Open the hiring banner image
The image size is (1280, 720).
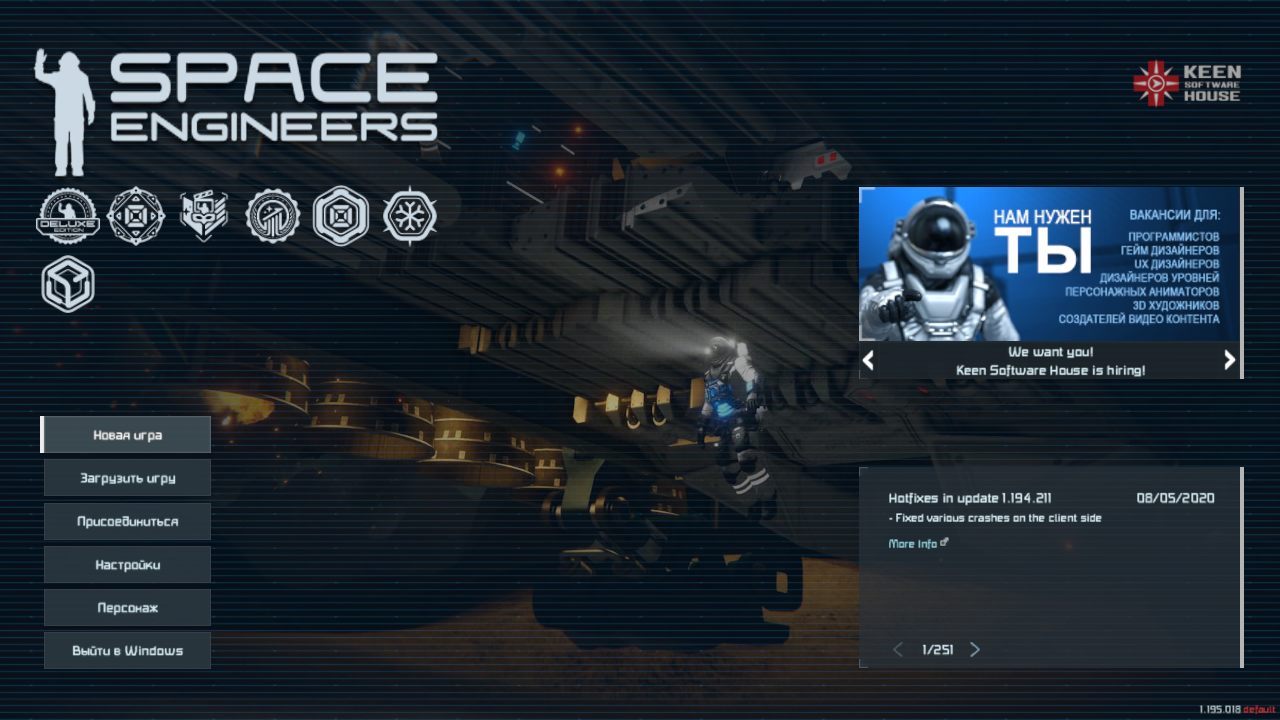[x=1049, y=264]
